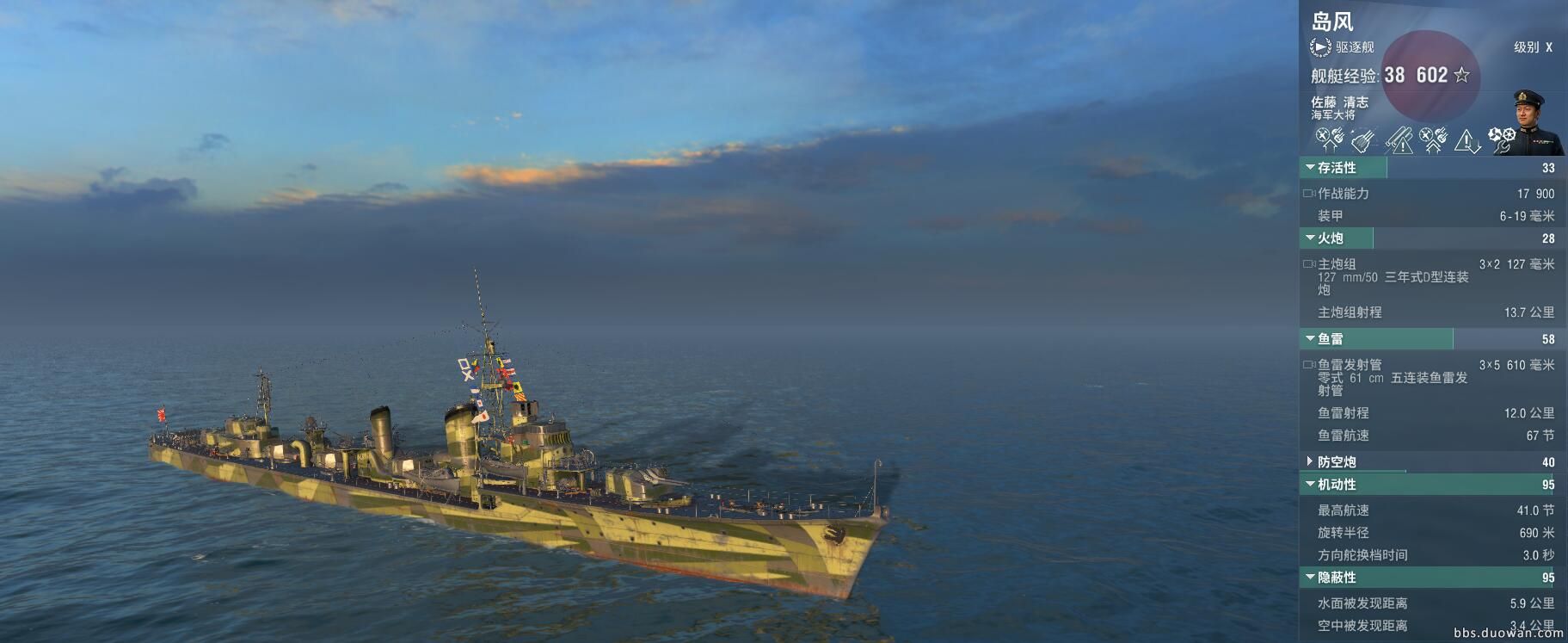
Task: Show the camera view for 作战能力
Action: click(x=1309, y=194)
